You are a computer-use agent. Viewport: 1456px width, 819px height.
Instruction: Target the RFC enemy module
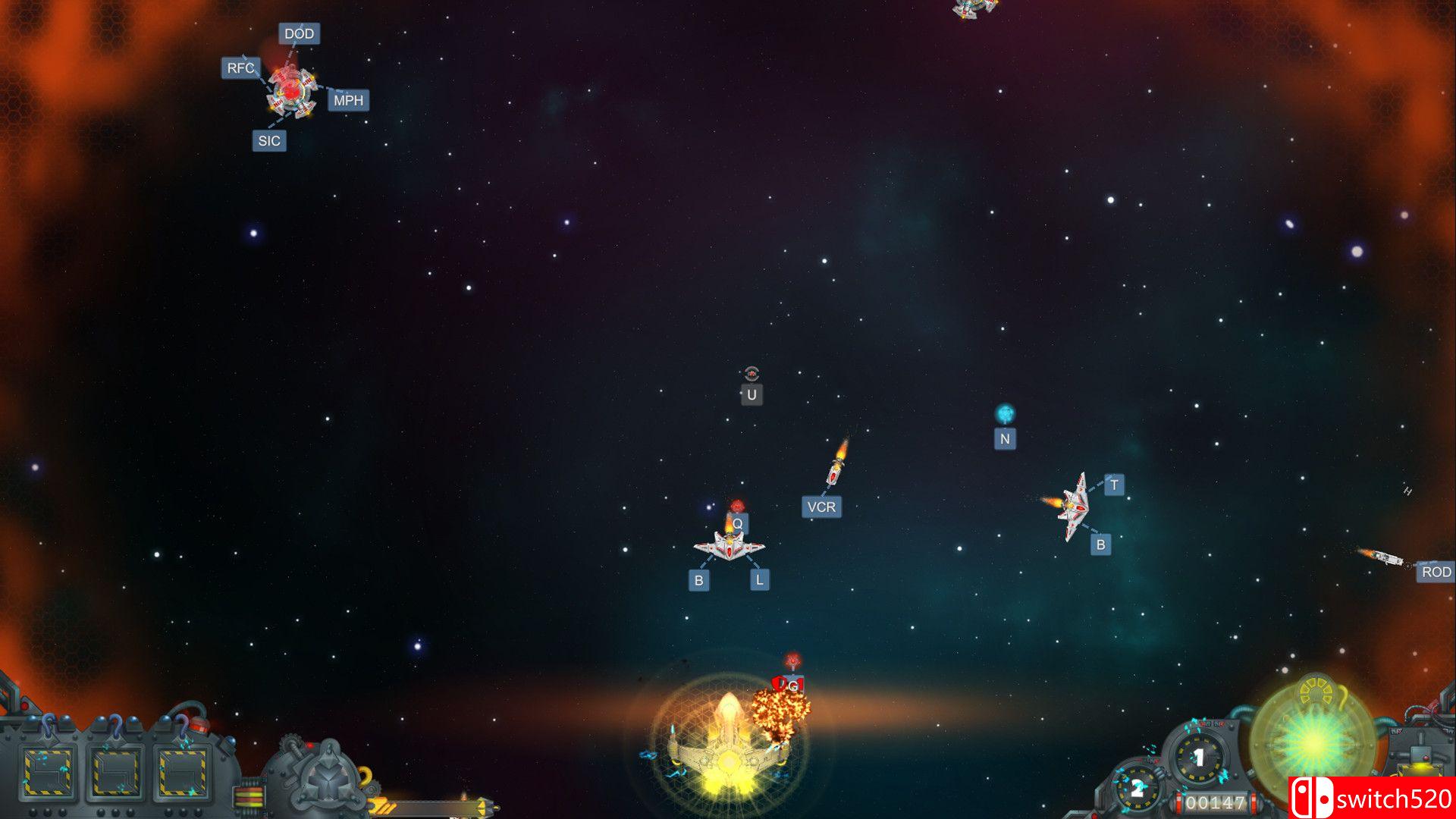click(x=241, y=66)
